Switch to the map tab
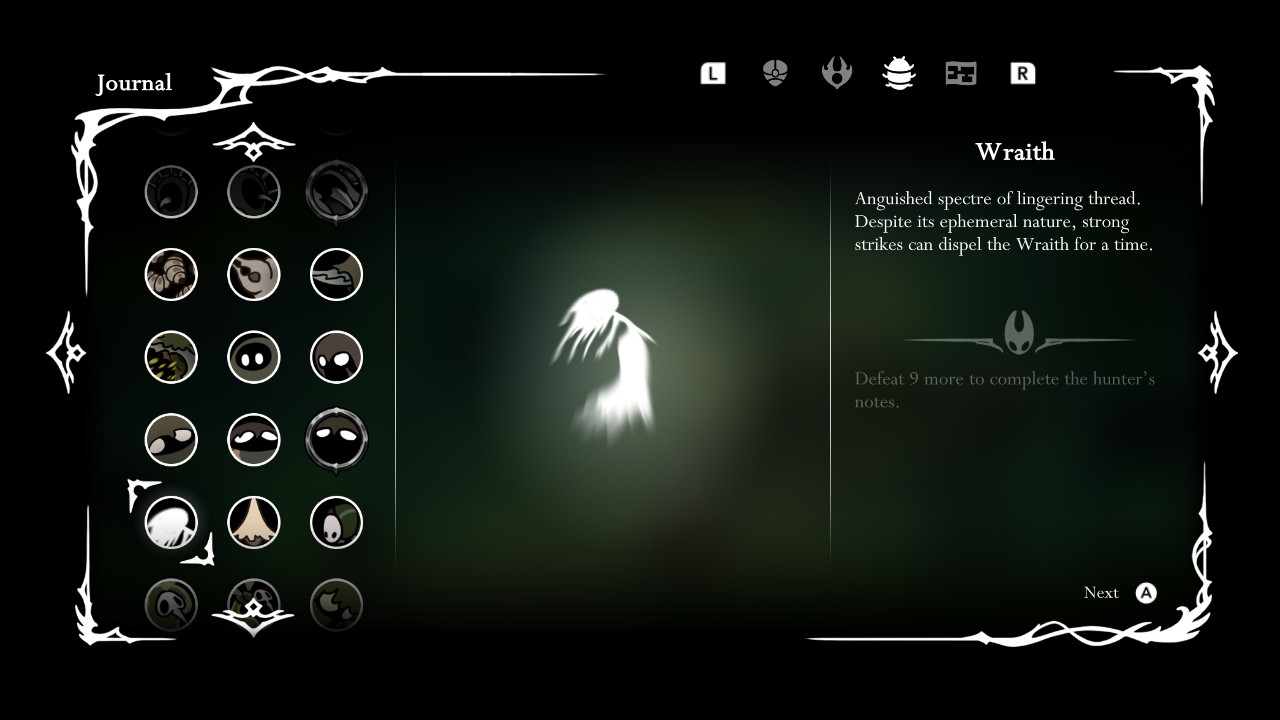Viewport: 1280px width, 720px height. (961, 73)
